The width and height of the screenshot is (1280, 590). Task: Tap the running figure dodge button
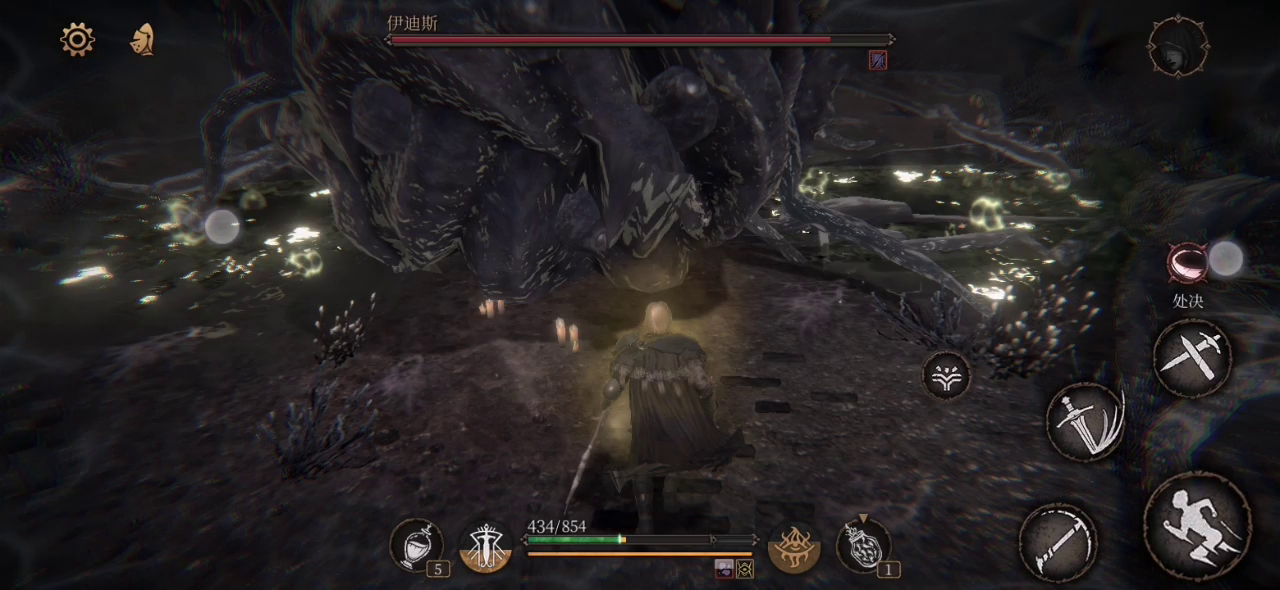(x=1197, y=525)
